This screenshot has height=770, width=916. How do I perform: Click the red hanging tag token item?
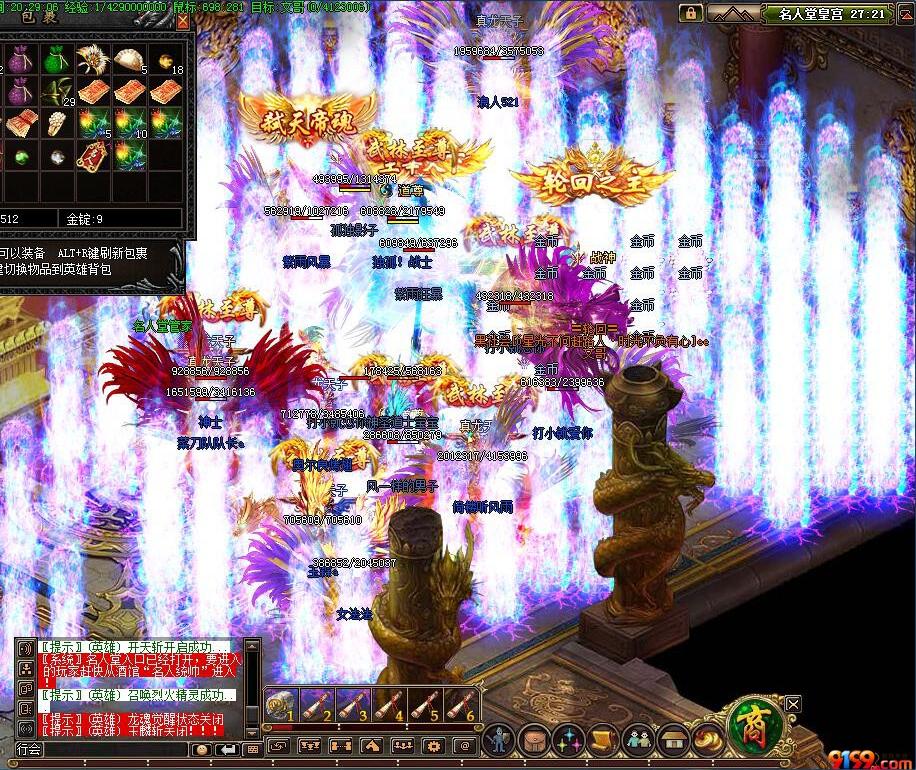(91, 156)
